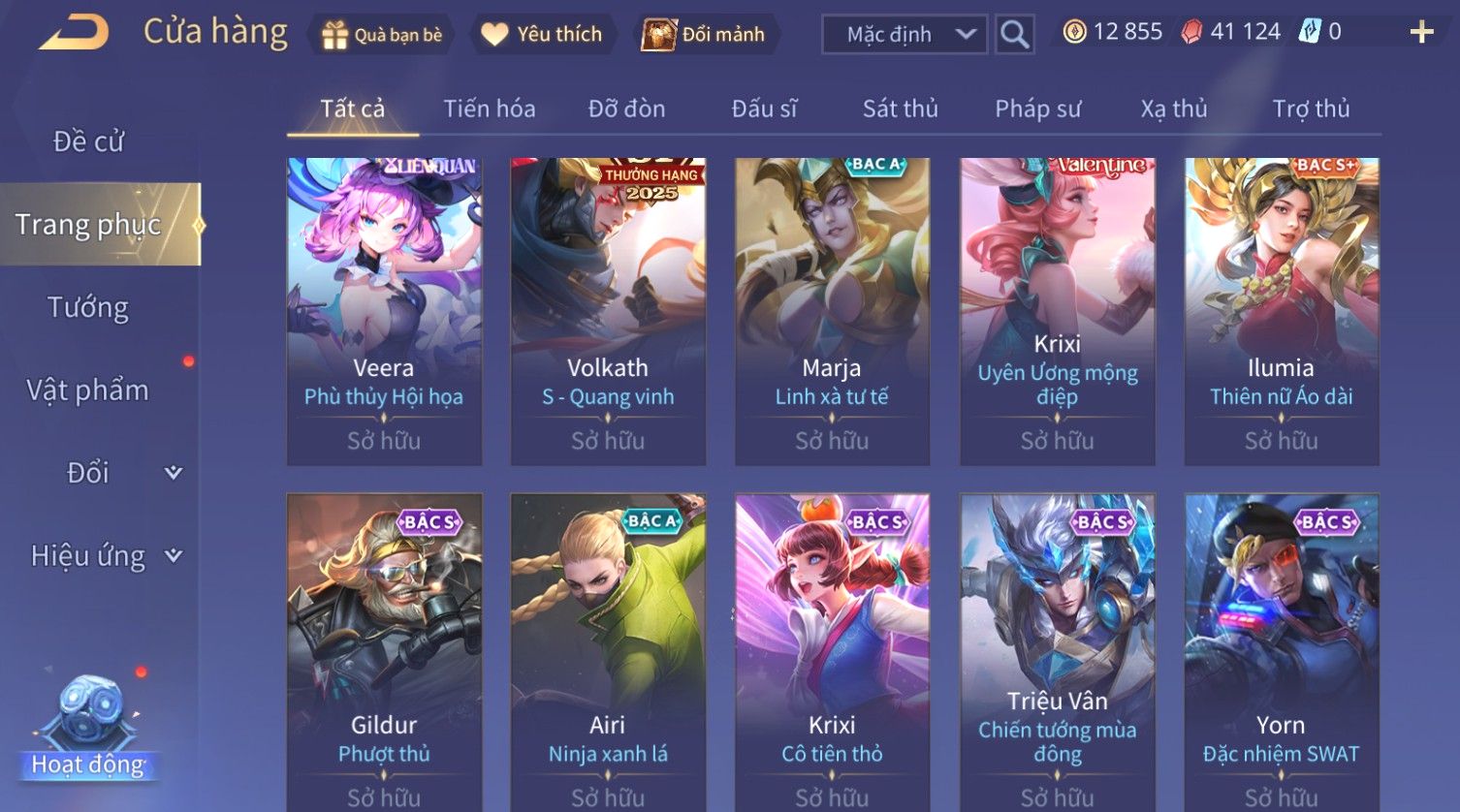This screenshot has height=812, width=1460.
Task: Select the Pháp sư category tab
Action: 1037,109
